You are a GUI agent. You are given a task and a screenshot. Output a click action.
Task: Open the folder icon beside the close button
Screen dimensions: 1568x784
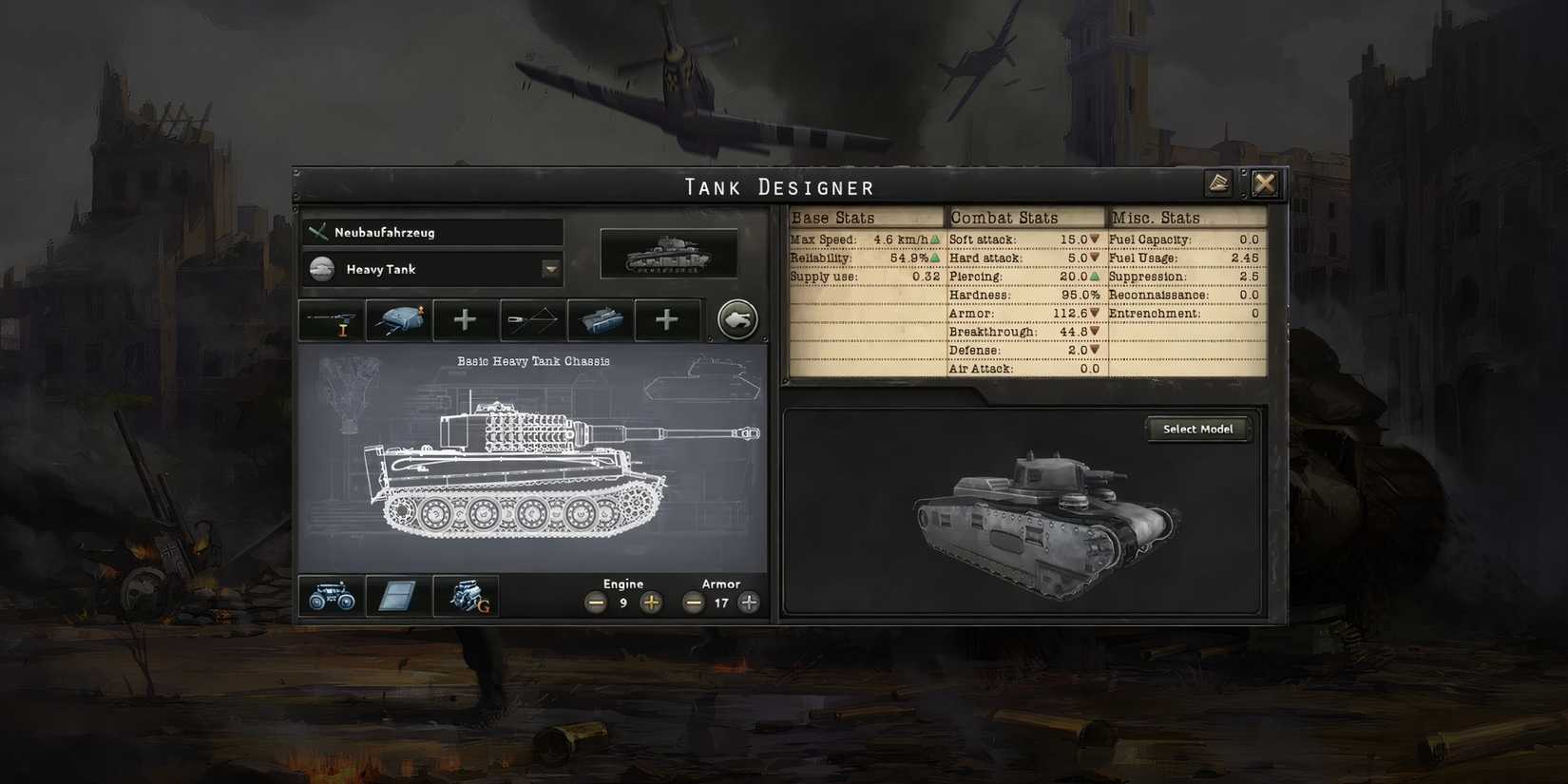[x=1219, y=182]
